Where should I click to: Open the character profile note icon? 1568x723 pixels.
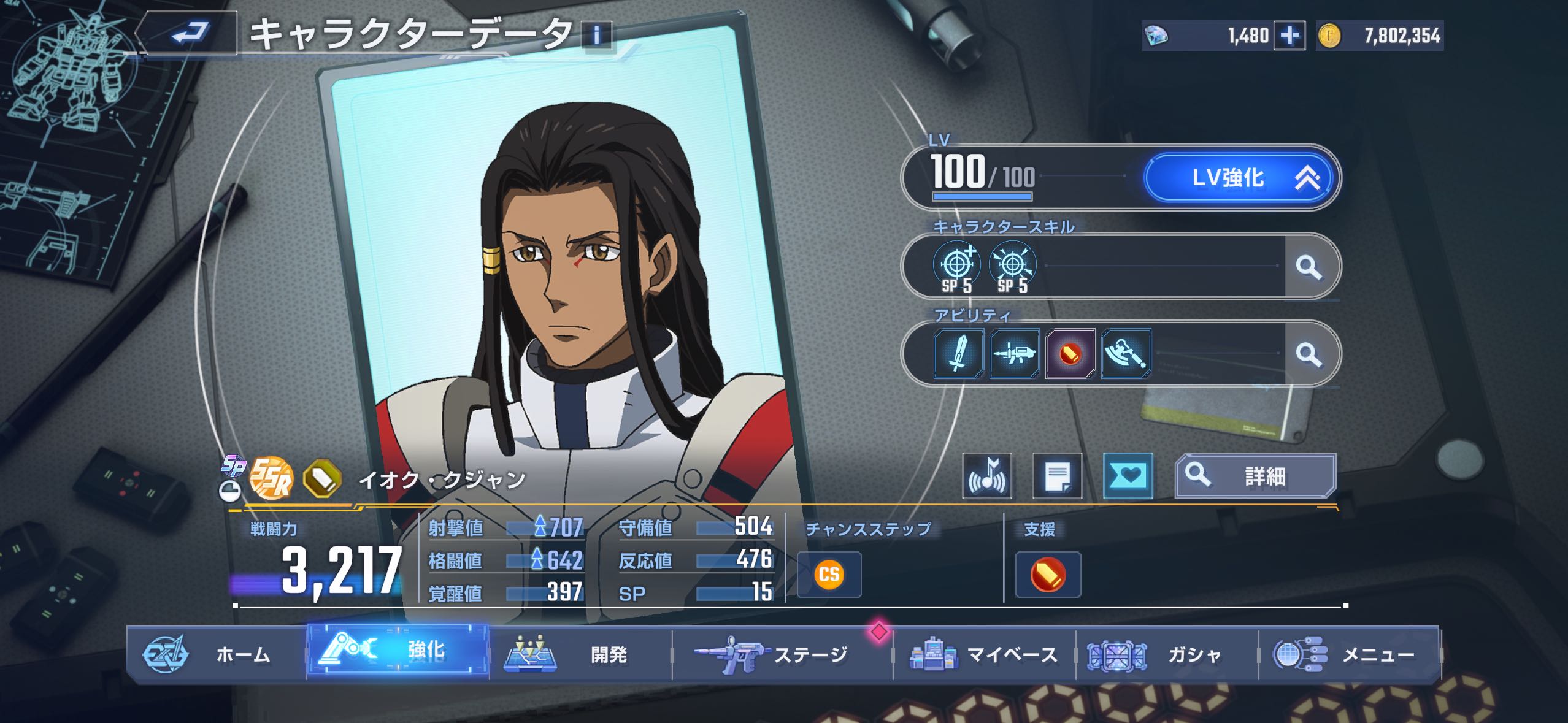pos(1057,476)
